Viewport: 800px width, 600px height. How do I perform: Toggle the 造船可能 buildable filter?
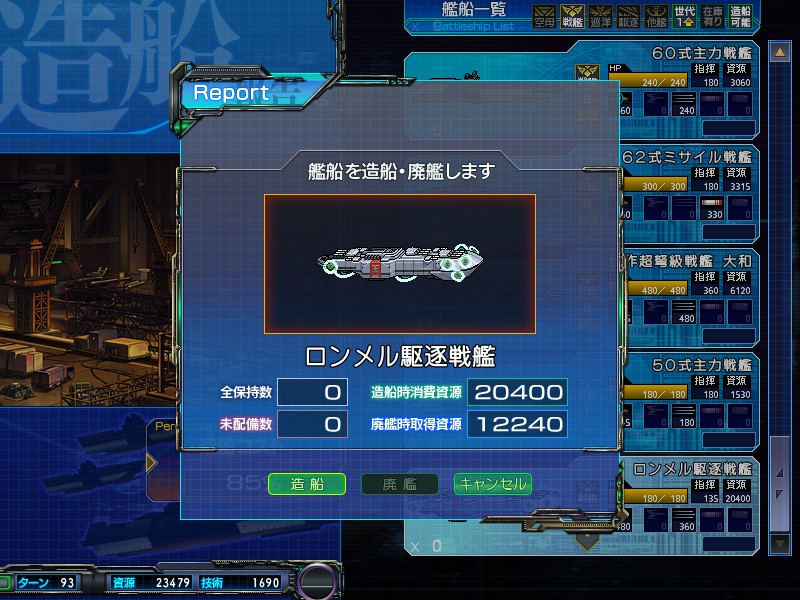click(741, 17)
